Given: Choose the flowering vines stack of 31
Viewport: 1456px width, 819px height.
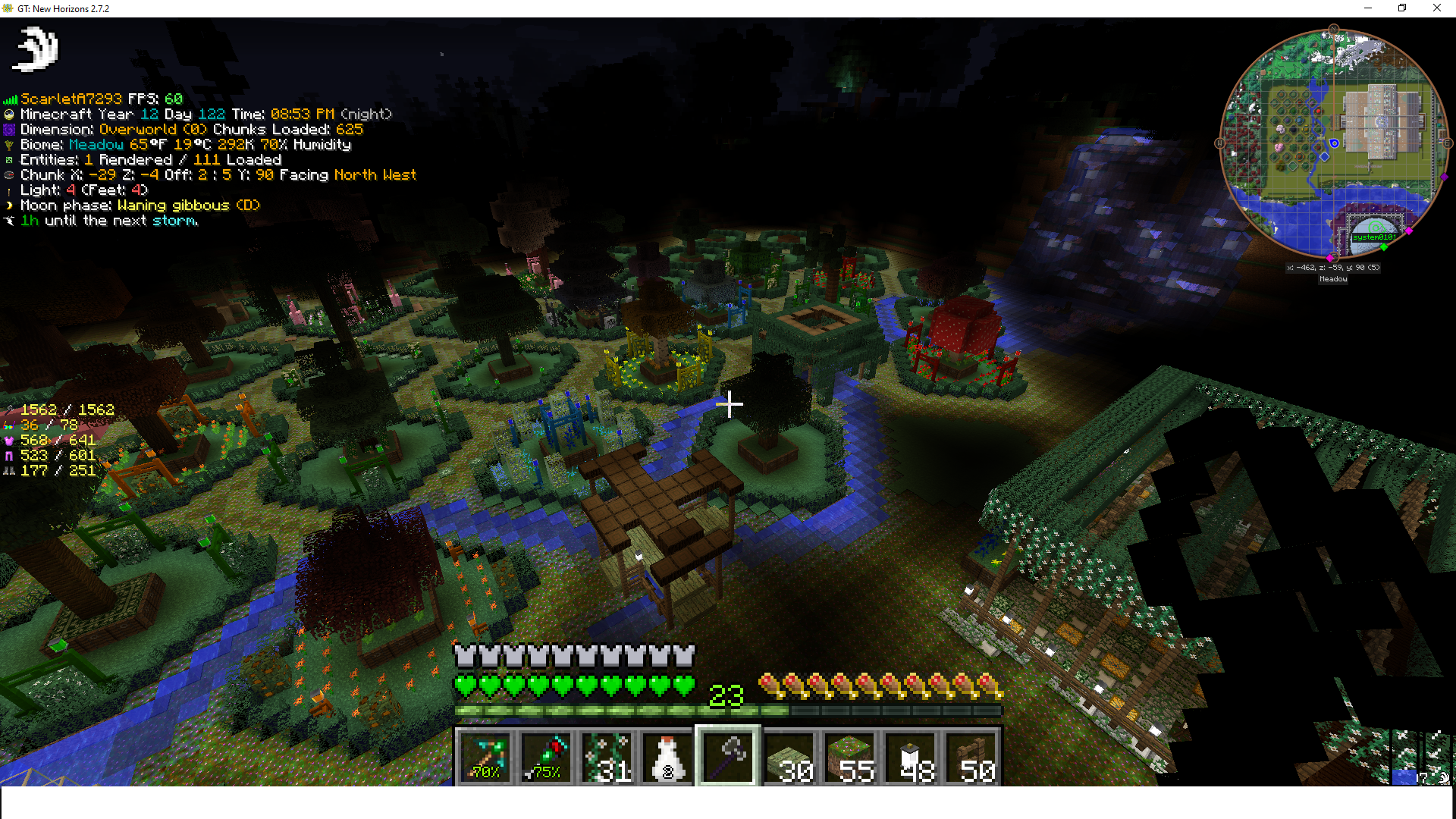Looking at the screenshot, I should coord(607,757).
